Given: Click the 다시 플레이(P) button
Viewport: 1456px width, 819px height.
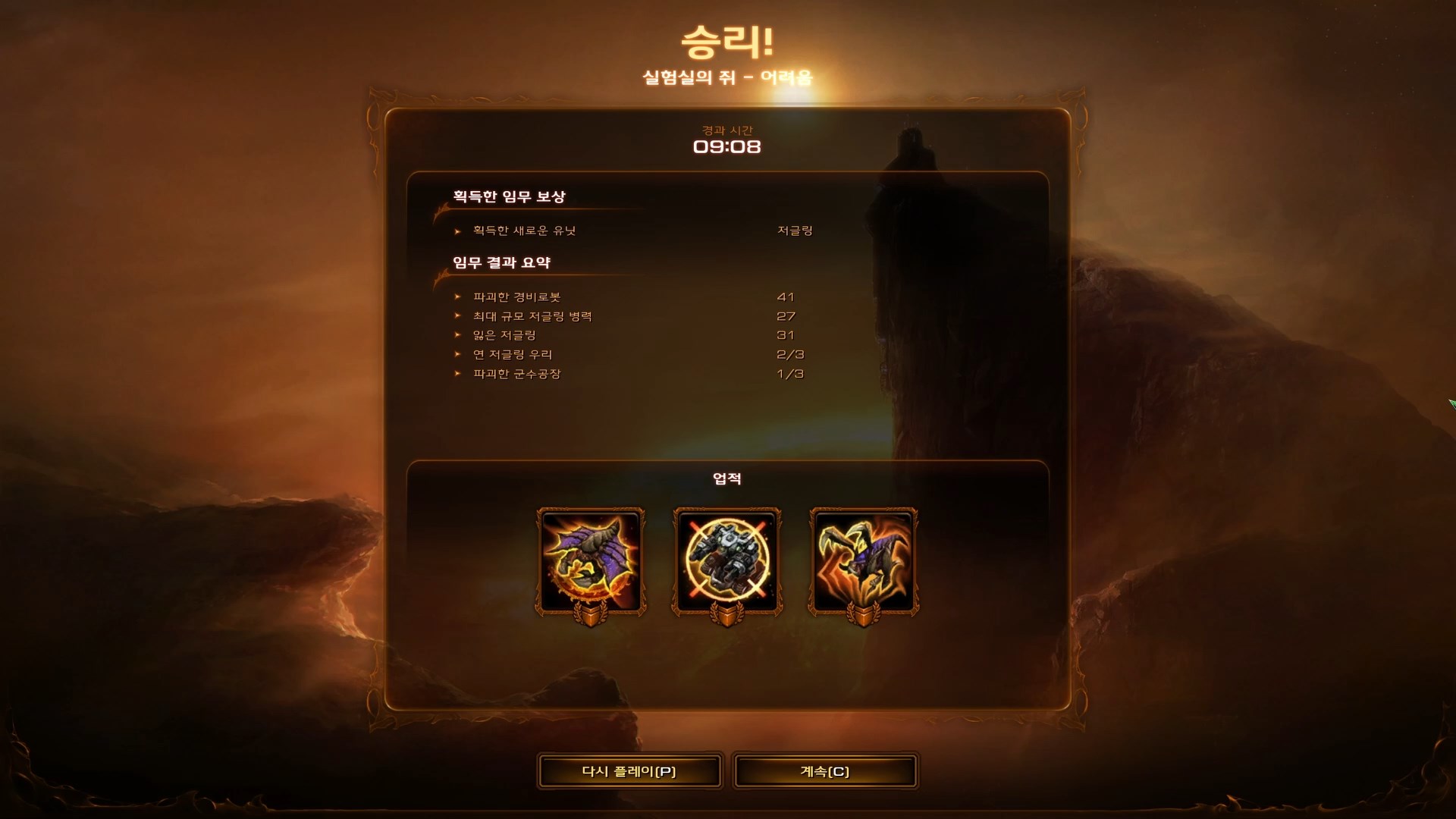Looking at the screenshot, I should pos(629,771).
